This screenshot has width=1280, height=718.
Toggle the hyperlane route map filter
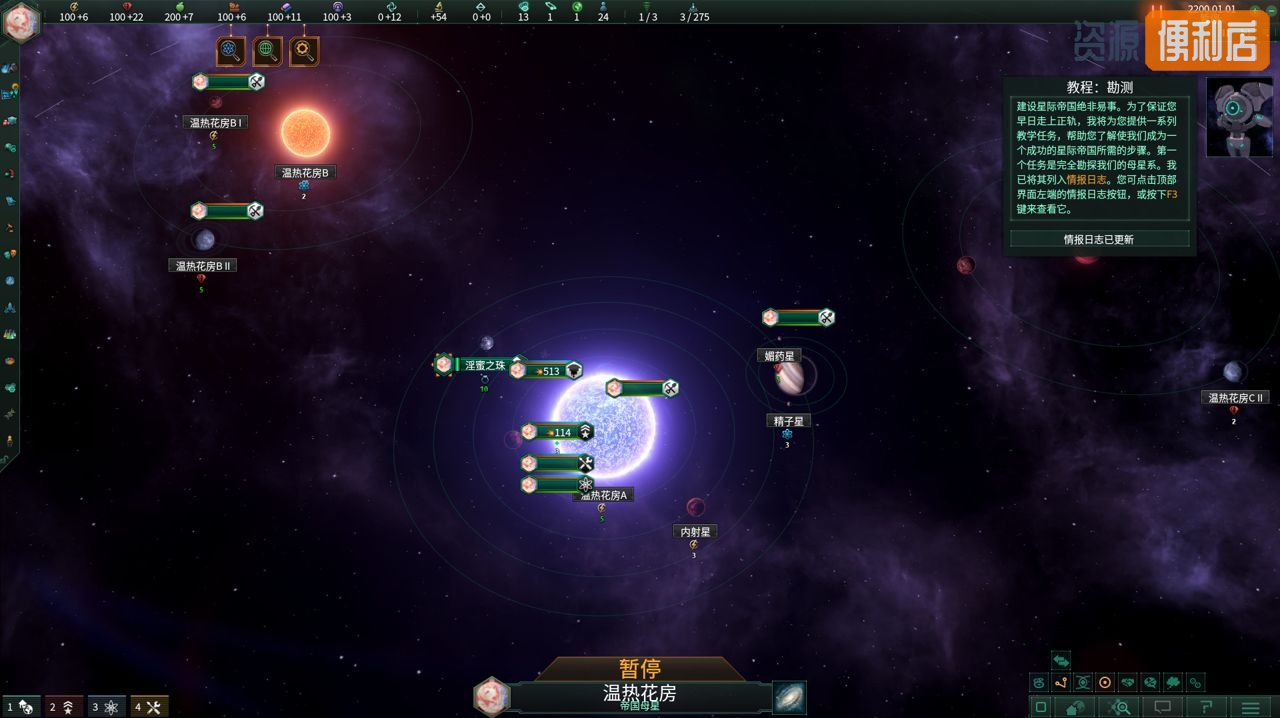pyautogui.click(x=1061, y=683)
